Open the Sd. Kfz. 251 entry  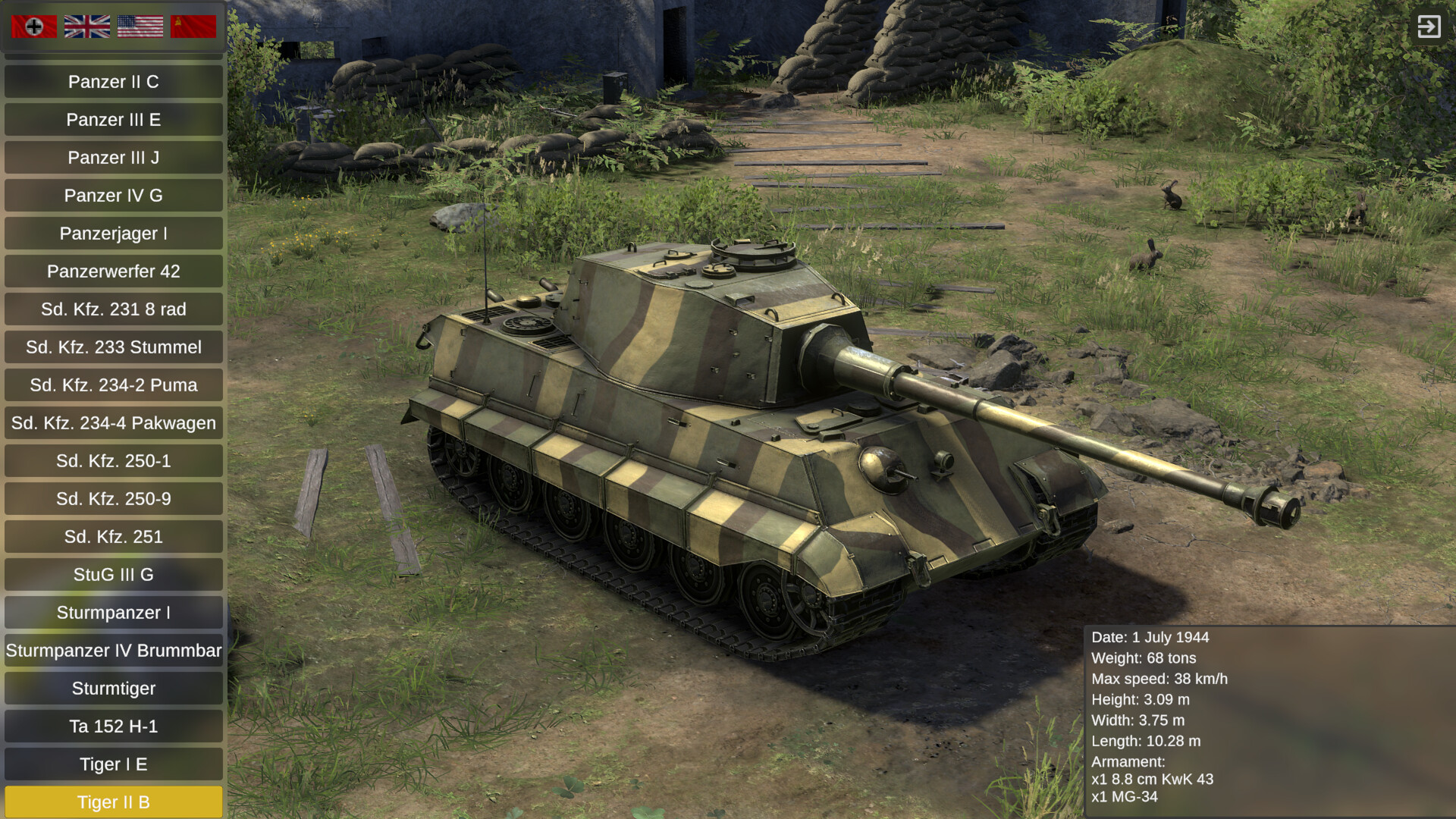pyautogui.click(x=113, y=536)
